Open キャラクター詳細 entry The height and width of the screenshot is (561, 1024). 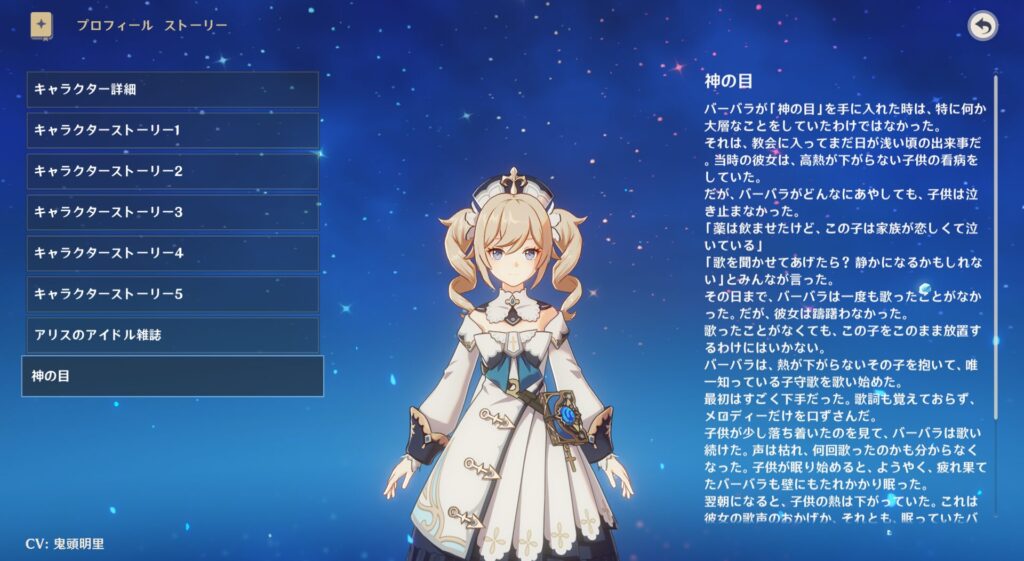click(x=172, y=89)
